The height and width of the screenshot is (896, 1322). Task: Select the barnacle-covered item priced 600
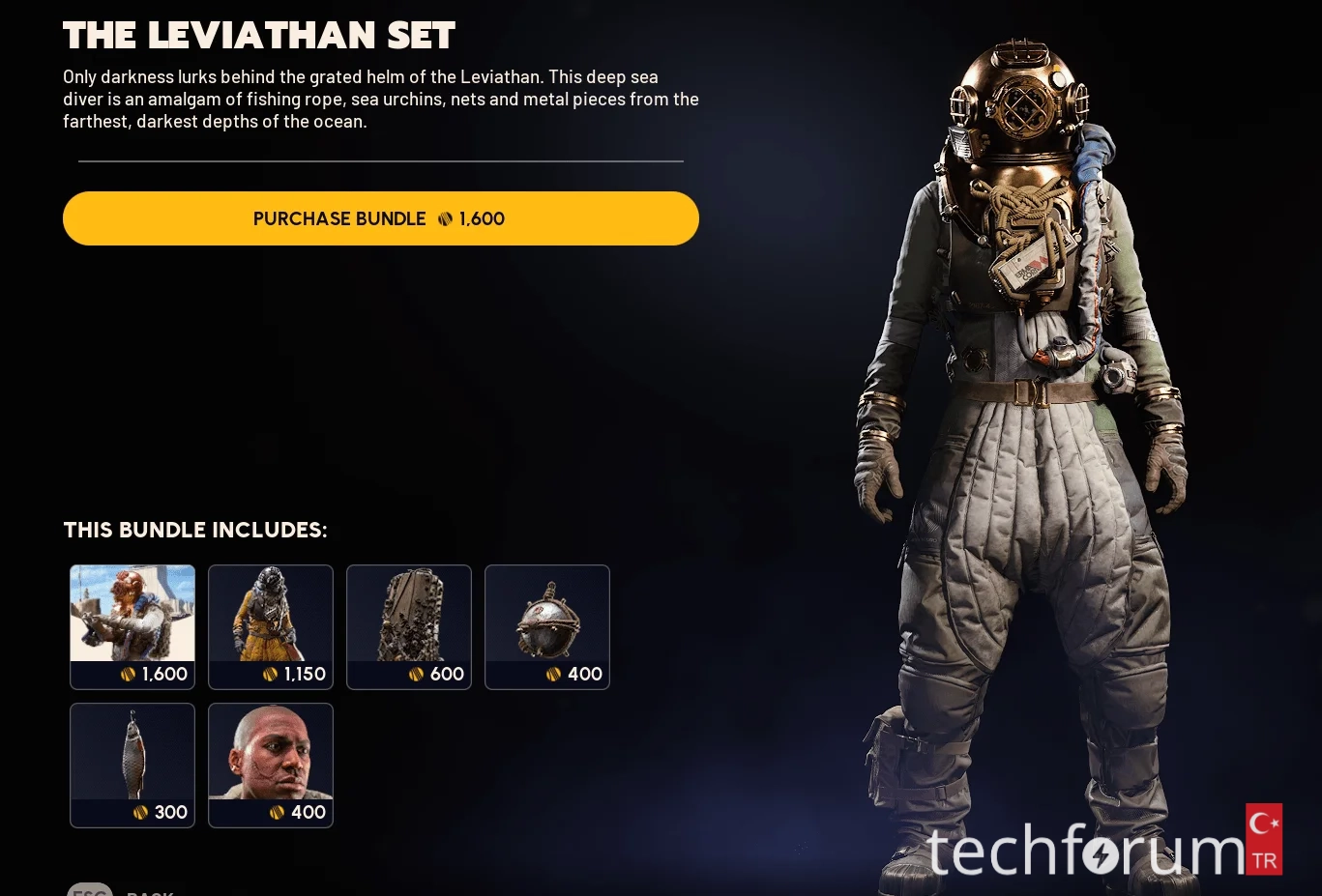click(x=409, y=626)
